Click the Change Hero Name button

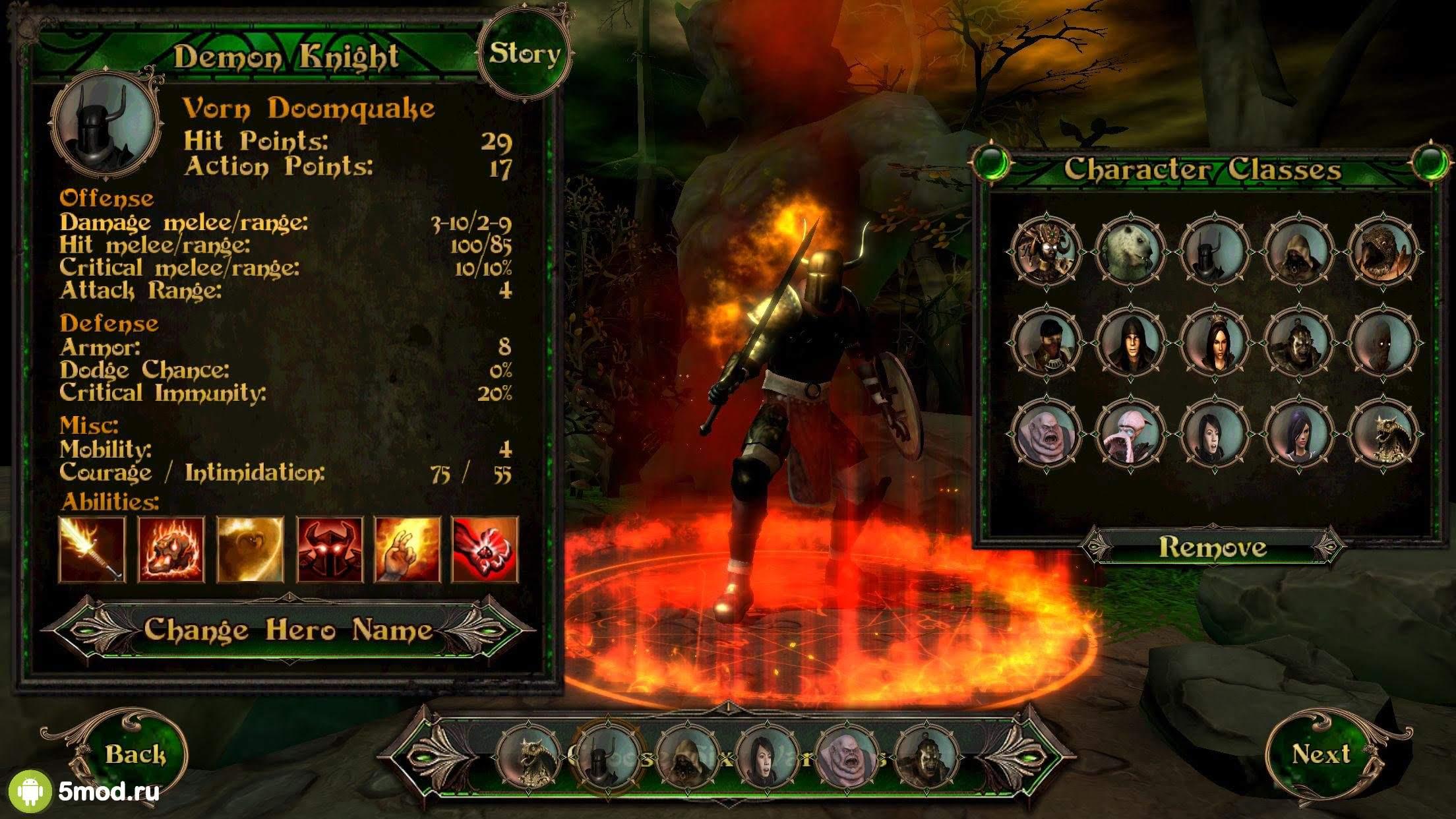[288, 630]
